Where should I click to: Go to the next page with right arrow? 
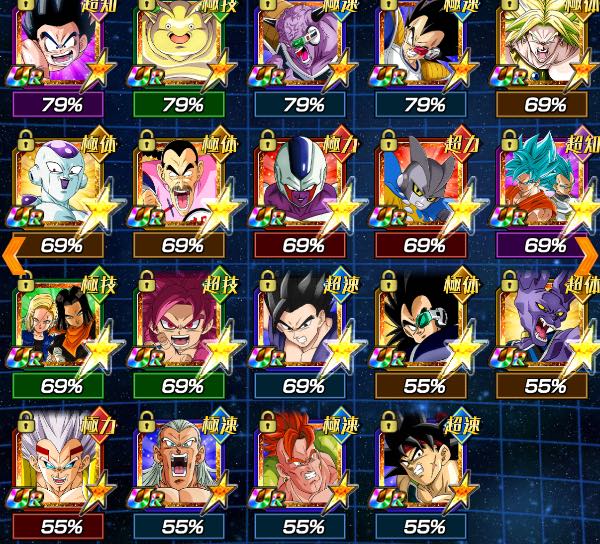(x=586, y=256)
